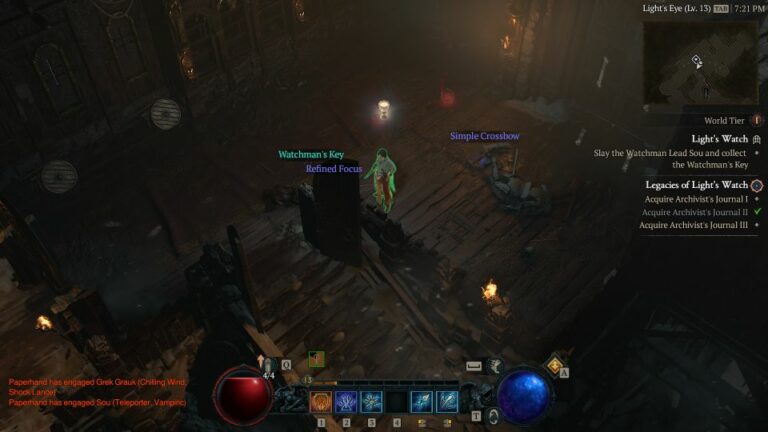Activate the frost skill in slot 2
Viewport: 768px width, 432px height.
coord(347,402)
